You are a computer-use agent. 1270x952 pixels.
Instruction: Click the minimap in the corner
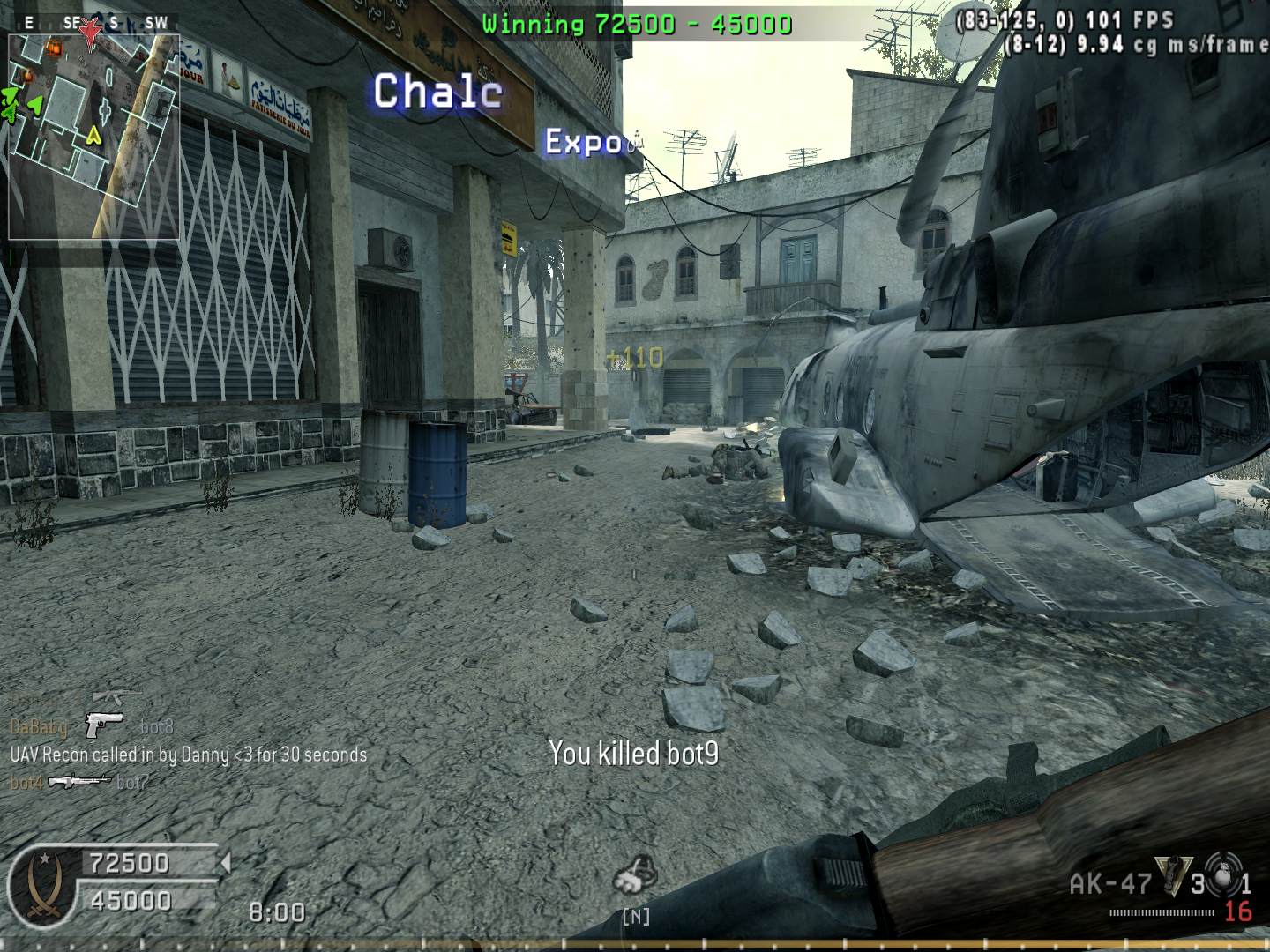(x=94, y=137)
